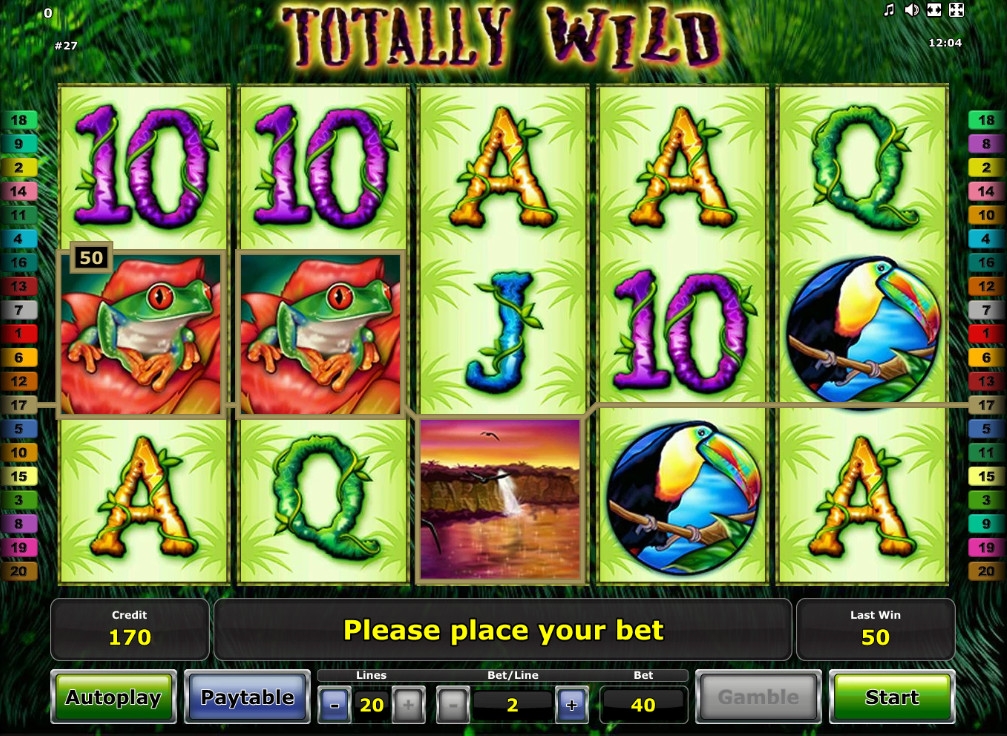Increase the number of Lines
This screenshot has height=736, width=1007.
407,705
